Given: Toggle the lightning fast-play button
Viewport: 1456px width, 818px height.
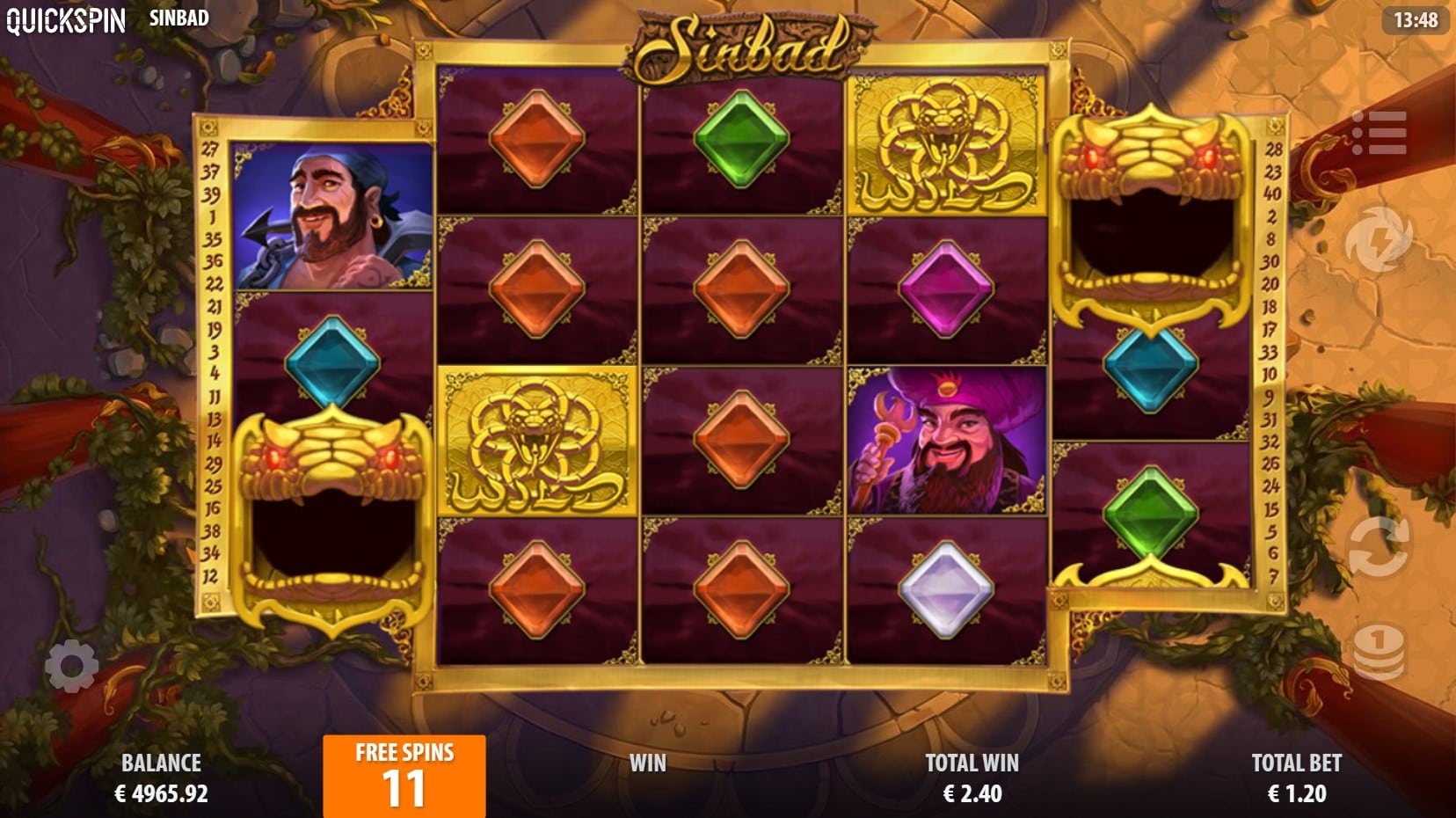Looking at the screenshot, I should 1378,239.
